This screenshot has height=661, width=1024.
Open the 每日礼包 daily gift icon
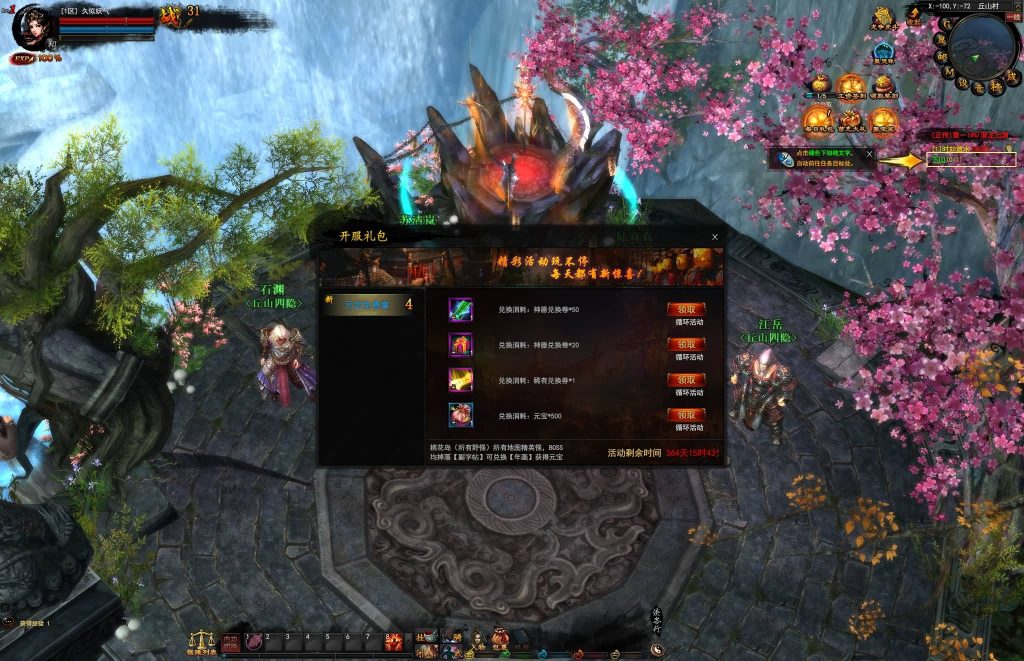pos(817,118)
